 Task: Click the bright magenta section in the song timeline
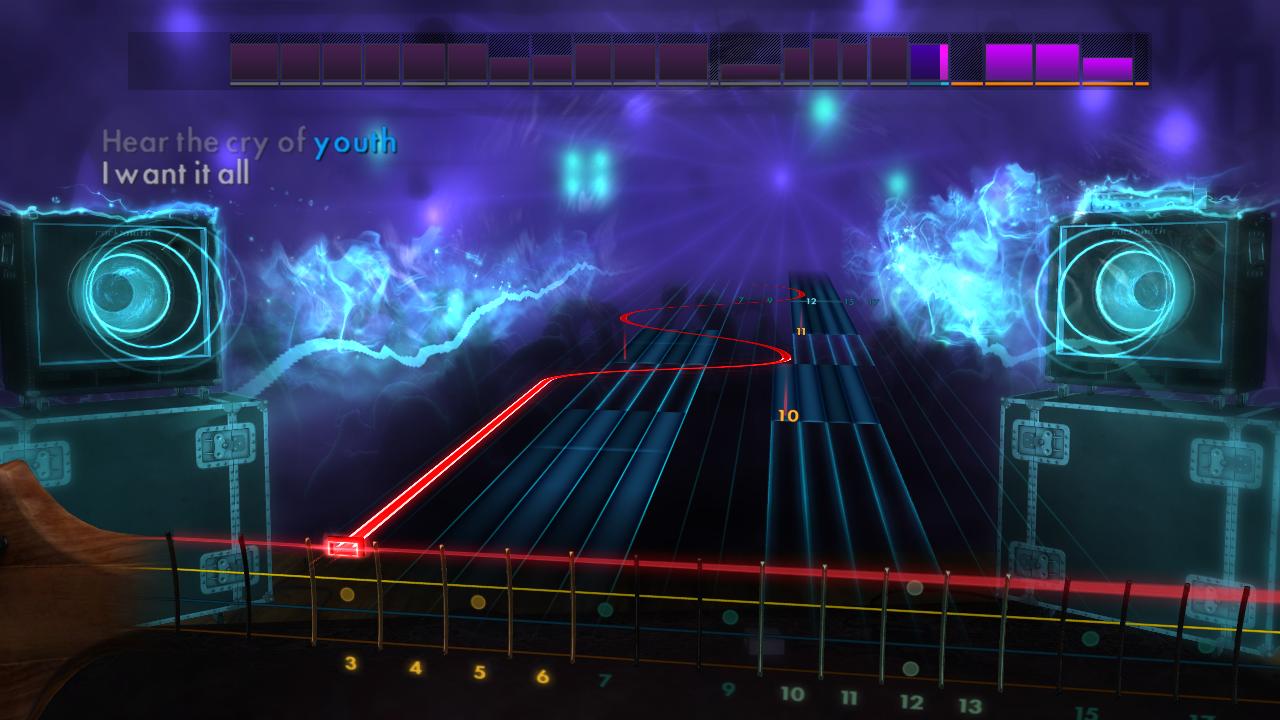(x=942, y=62)
